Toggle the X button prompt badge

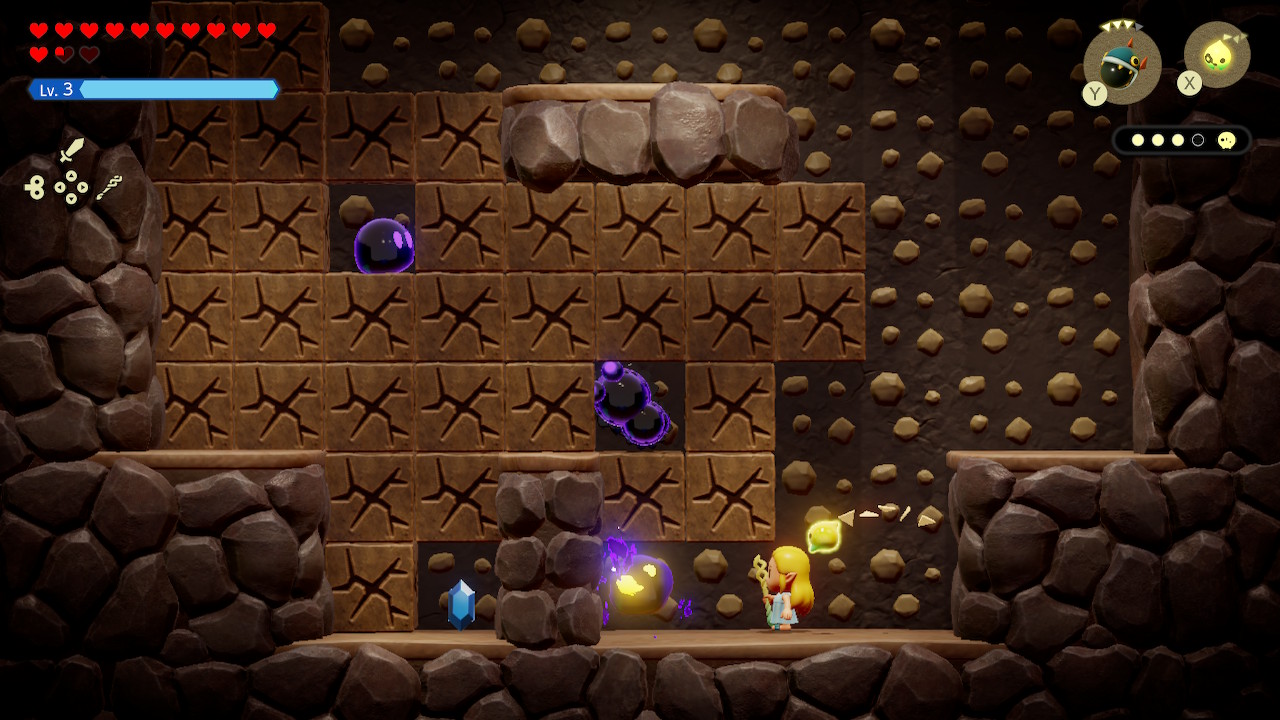coord(1189,83)
